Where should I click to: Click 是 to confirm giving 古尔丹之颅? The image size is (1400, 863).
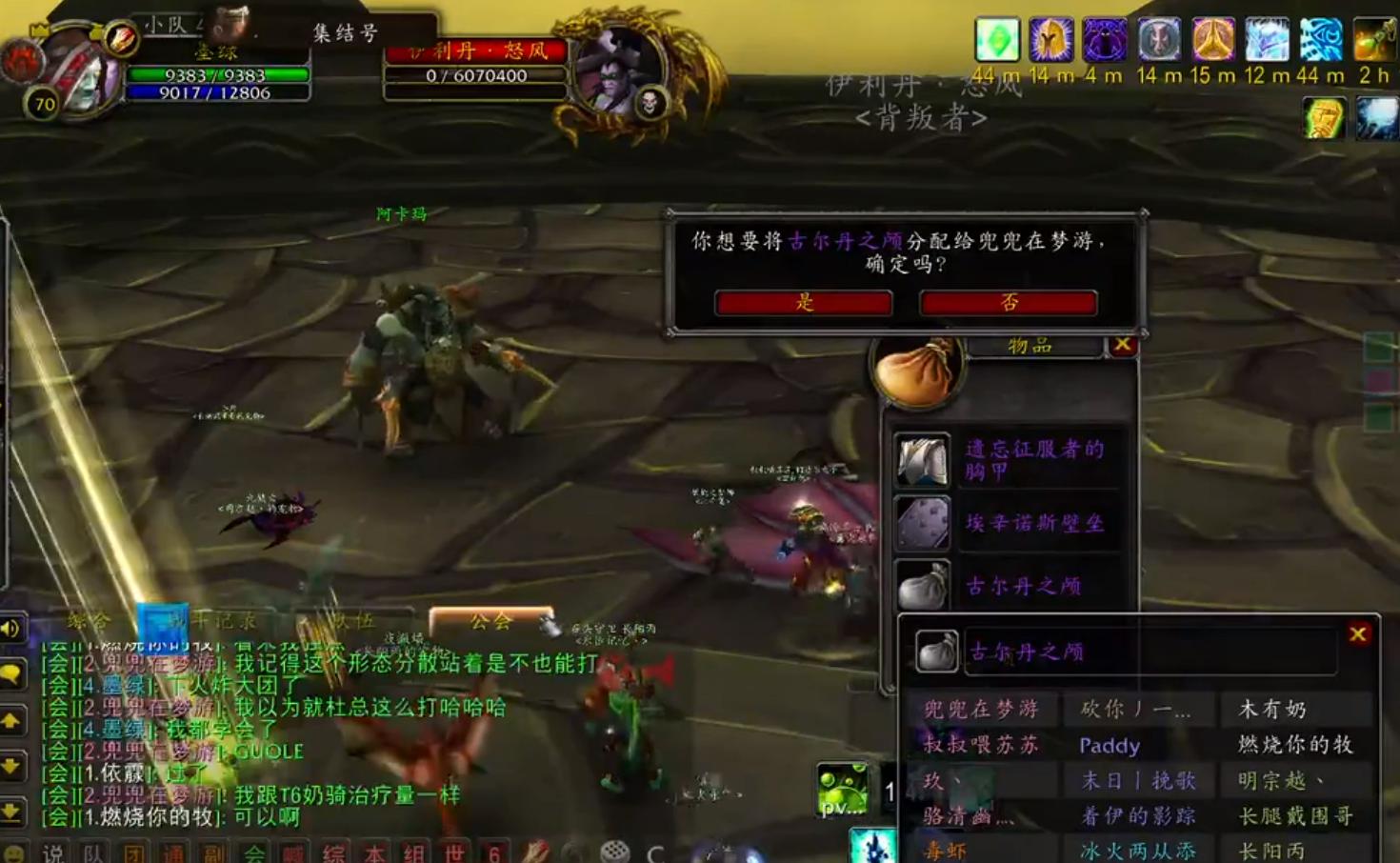[x=804, y=303]
